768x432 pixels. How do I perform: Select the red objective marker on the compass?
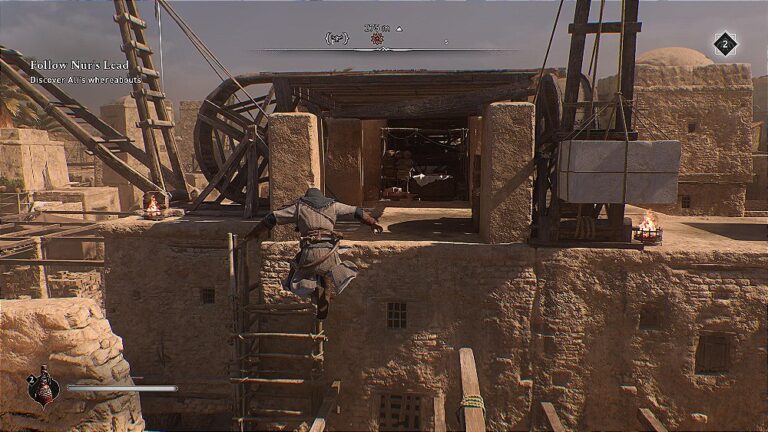[377, 39]
